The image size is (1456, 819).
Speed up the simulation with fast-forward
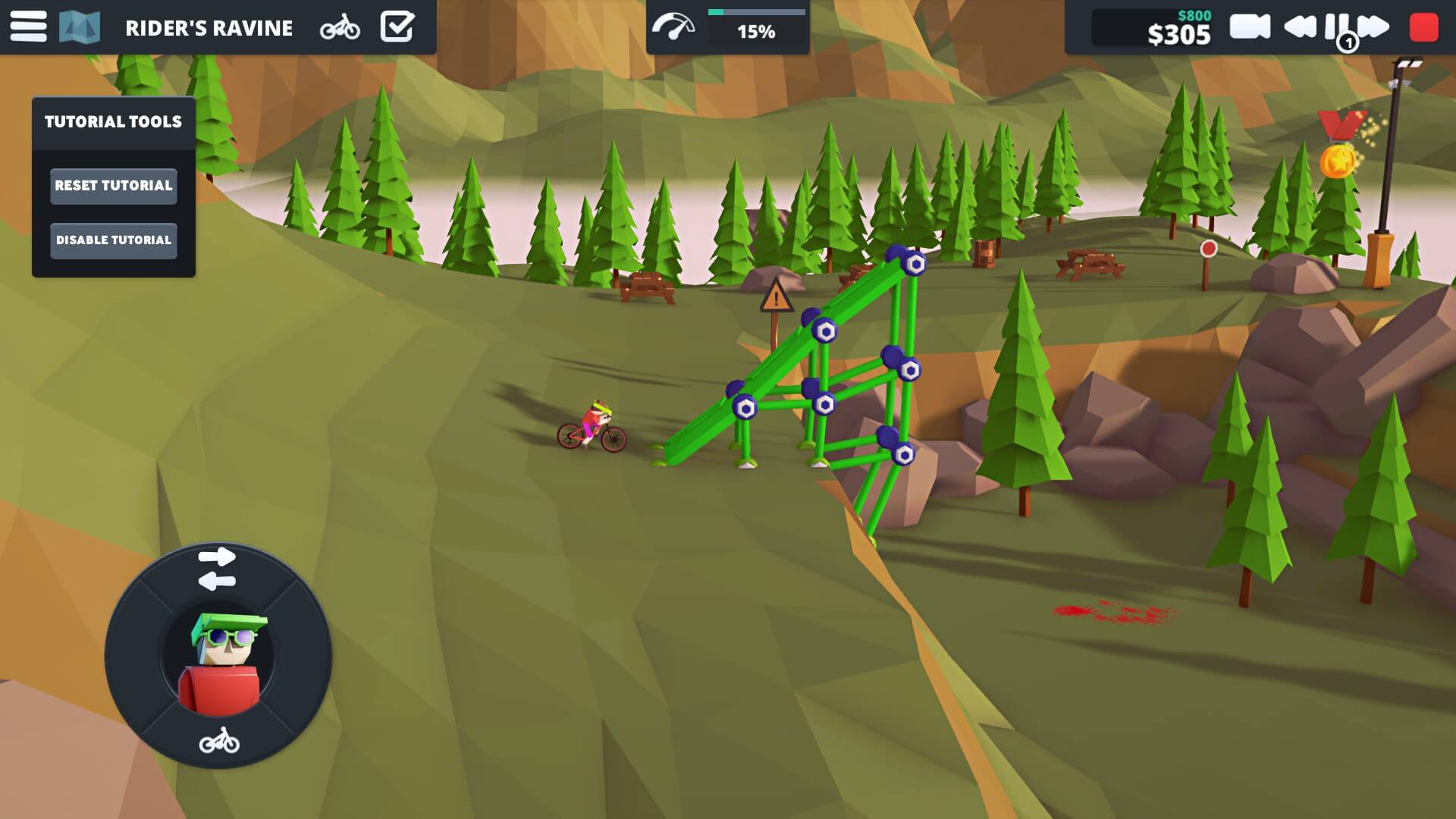point(1374,27)
